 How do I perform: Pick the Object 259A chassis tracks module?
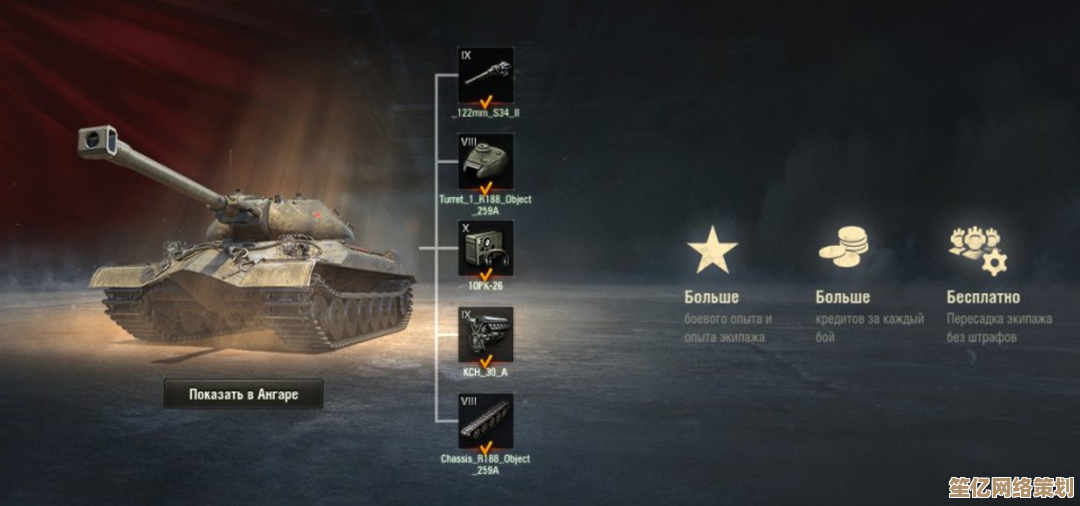pos(486,422)
